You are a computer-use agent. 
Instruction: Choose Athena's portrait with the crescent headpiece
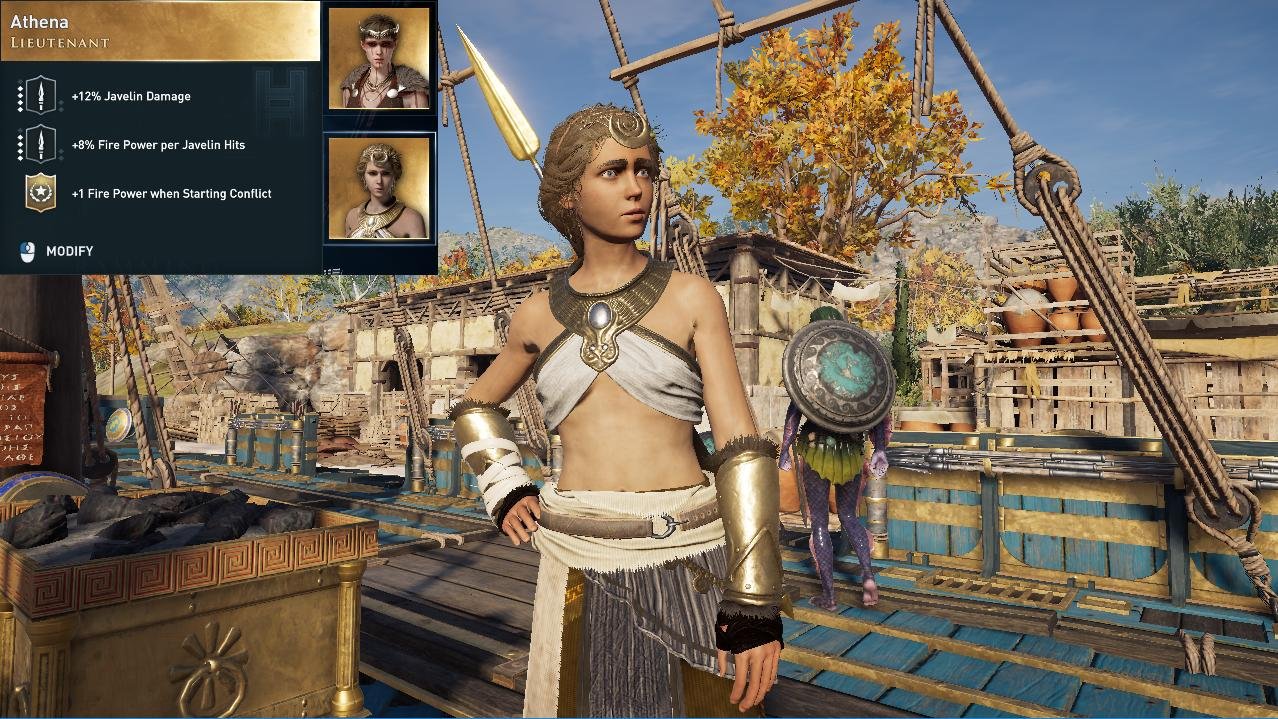click(379, 188)
